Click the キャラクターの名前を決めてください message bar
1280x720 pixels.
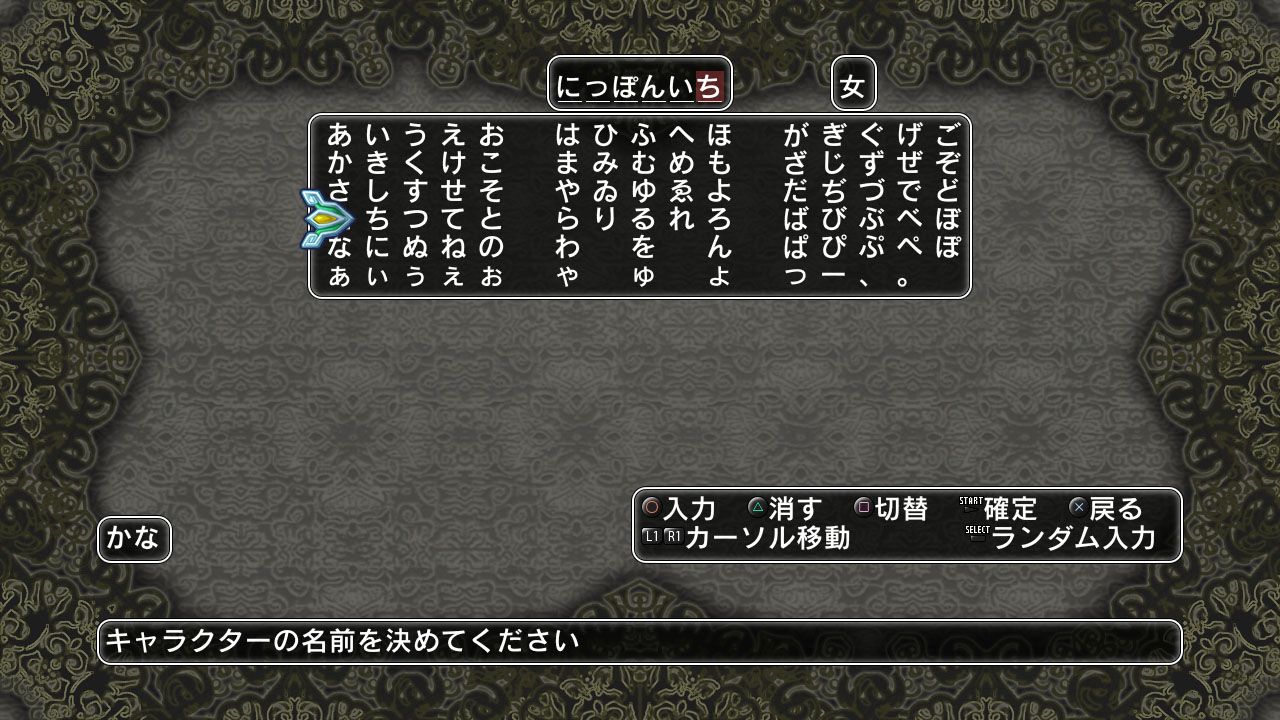point(640,643)
